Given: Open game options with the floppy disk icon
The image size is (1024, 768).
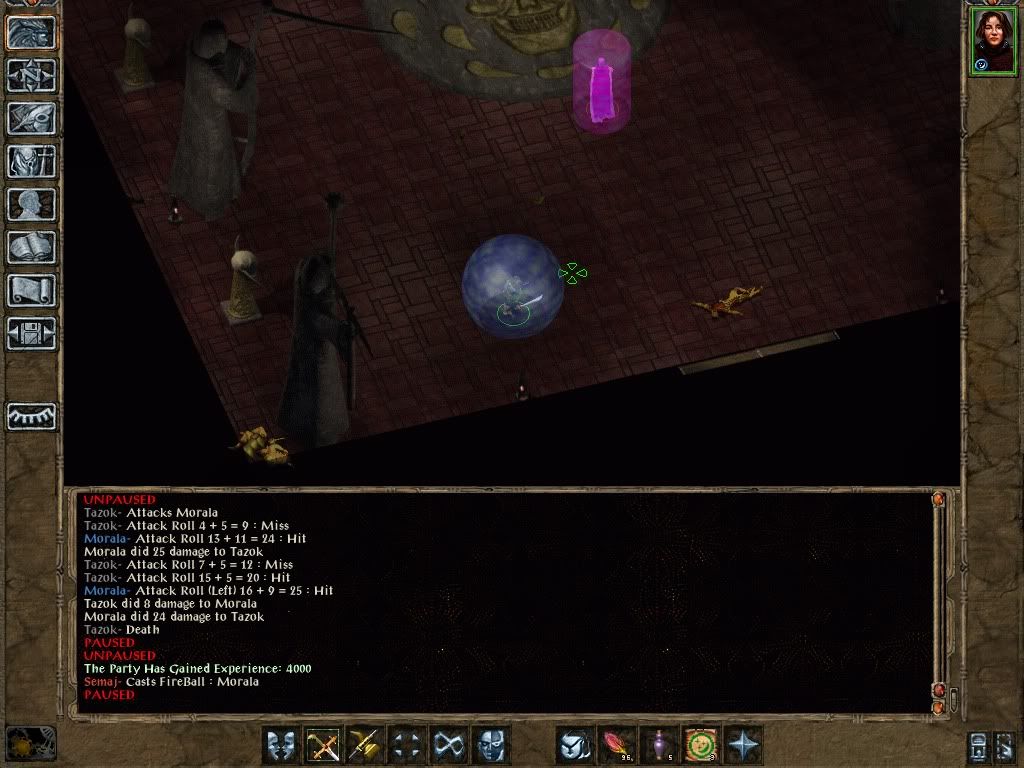Looking at the screenshot, I should [31, 333].
